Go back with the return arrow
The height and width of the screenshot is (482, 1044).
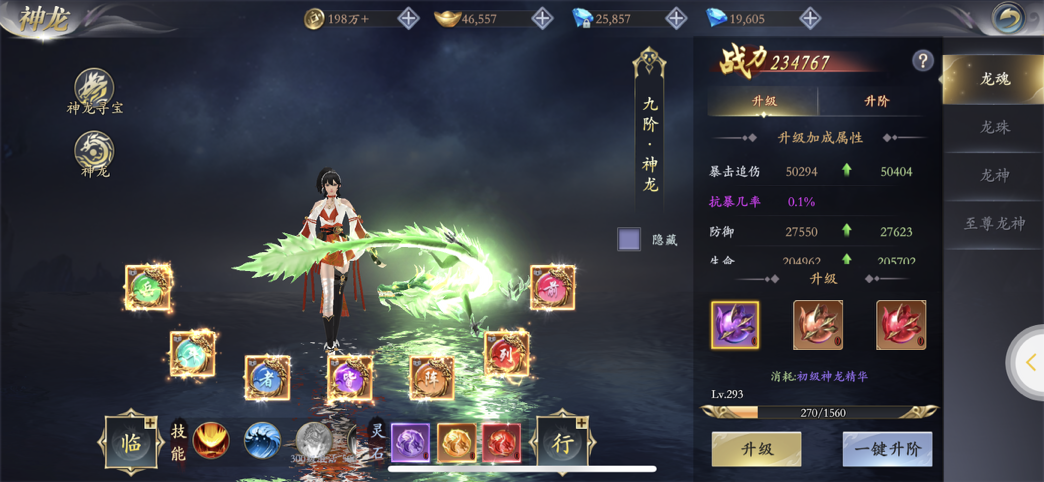point(1007,18)
